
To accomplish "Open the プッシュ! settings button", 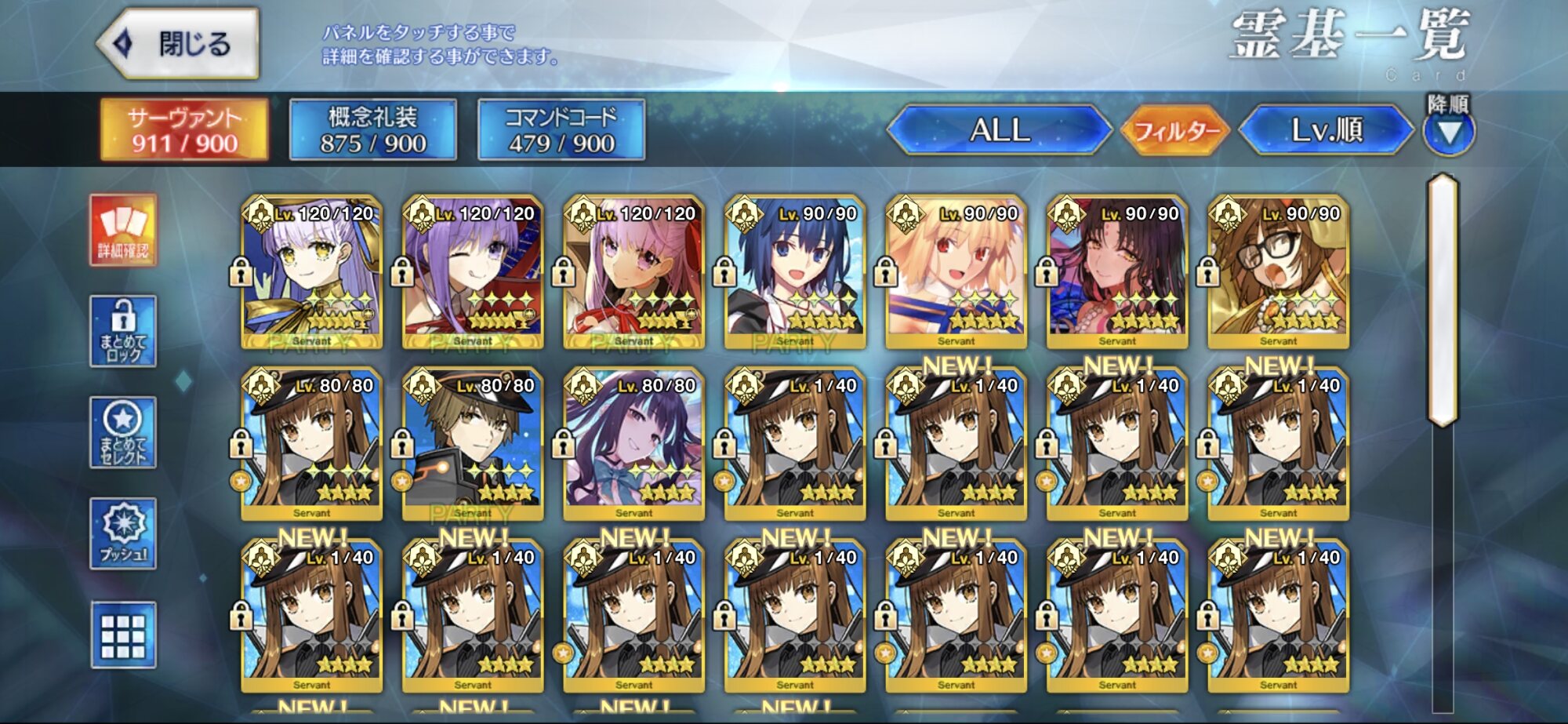I will [123, 533].
